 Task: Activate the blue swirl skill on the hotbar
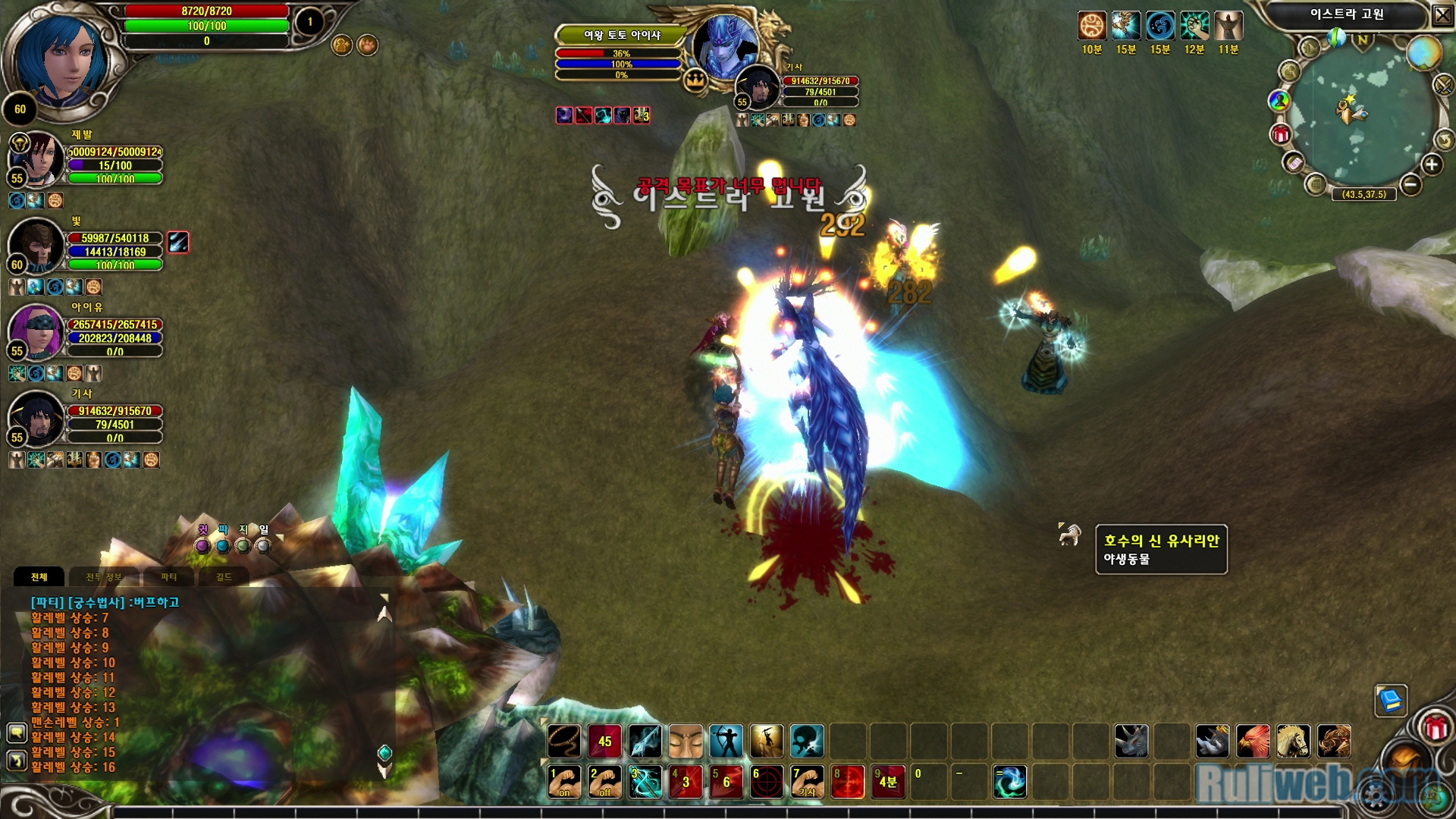pos(1010,782)
